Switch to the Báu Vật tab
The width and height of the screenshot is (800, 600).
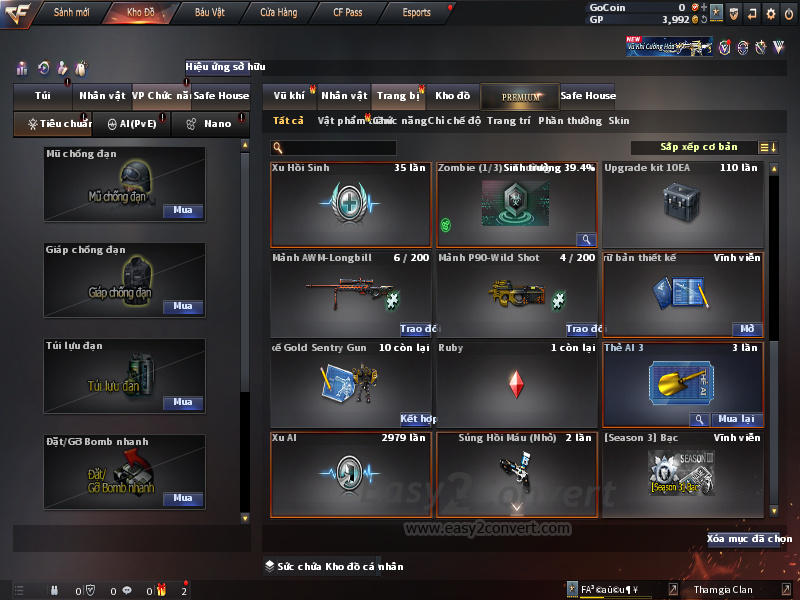coord(209,13)
